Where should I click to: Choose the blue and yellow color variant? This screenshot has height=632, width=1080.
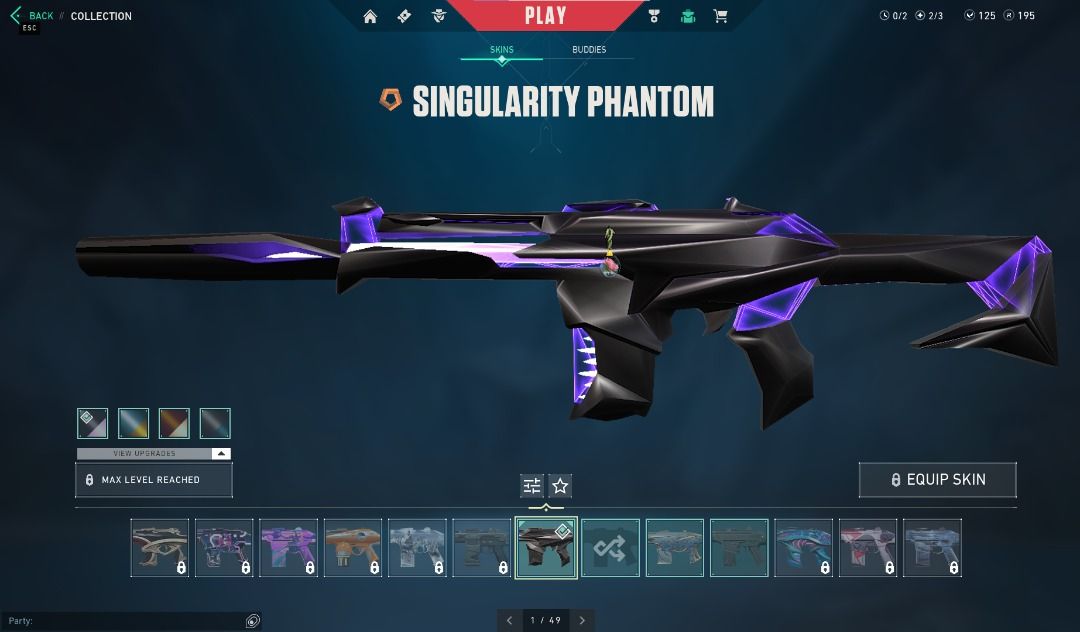(134, 423)
